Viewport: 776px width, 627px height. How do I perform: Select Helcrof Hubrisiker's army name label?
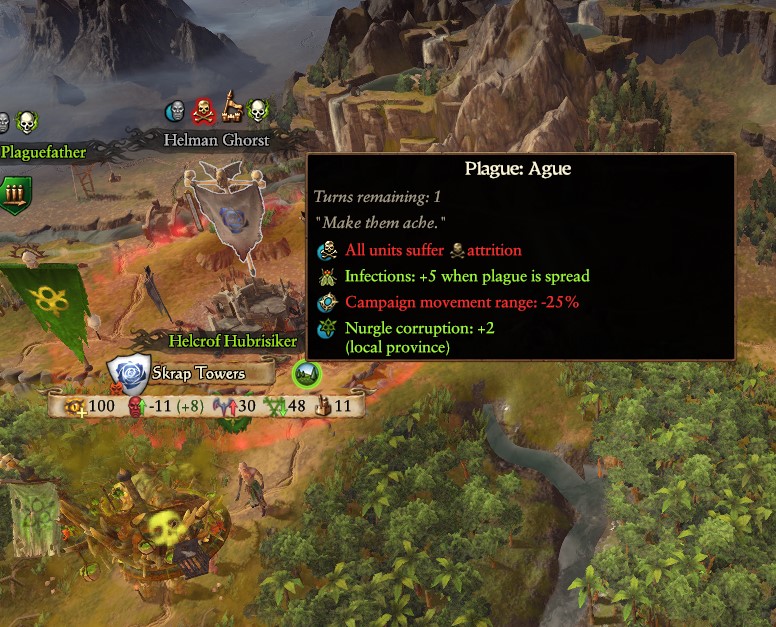(233, 341)
